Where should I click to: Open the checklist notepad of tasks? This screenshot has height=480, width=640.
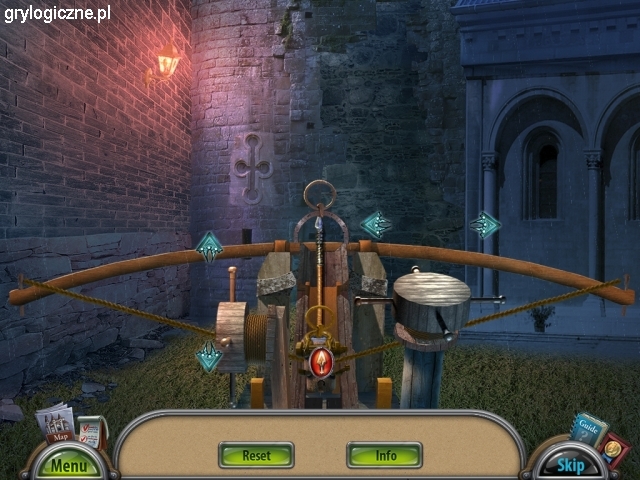click(91, 431)
